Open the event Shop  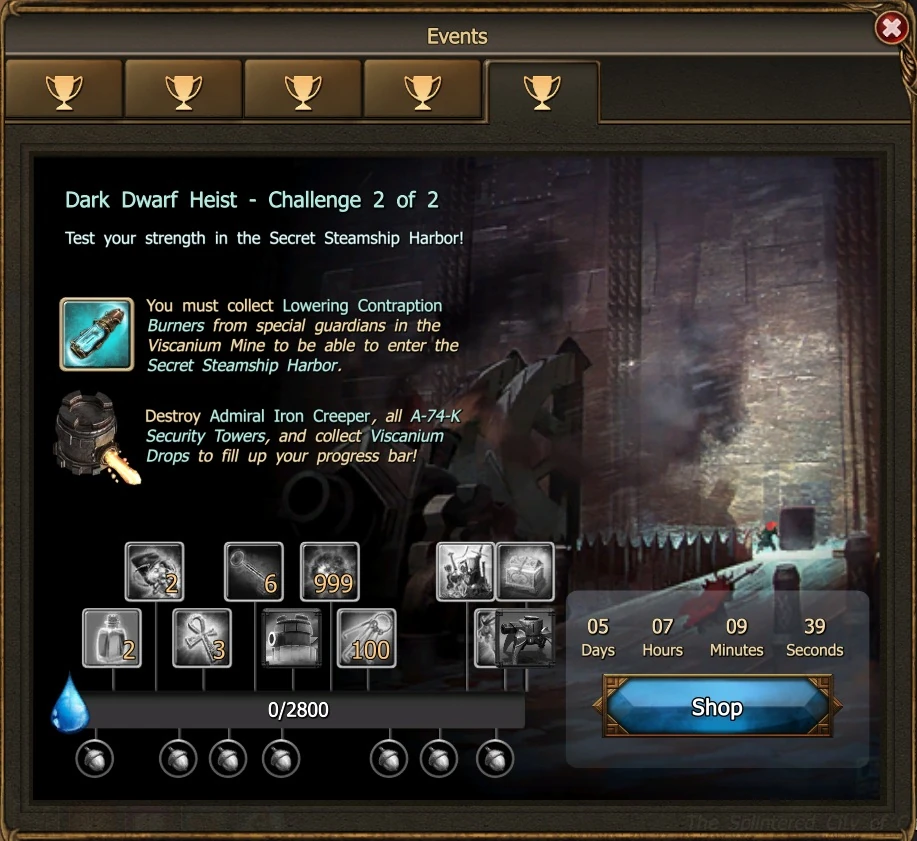point(717,708)
